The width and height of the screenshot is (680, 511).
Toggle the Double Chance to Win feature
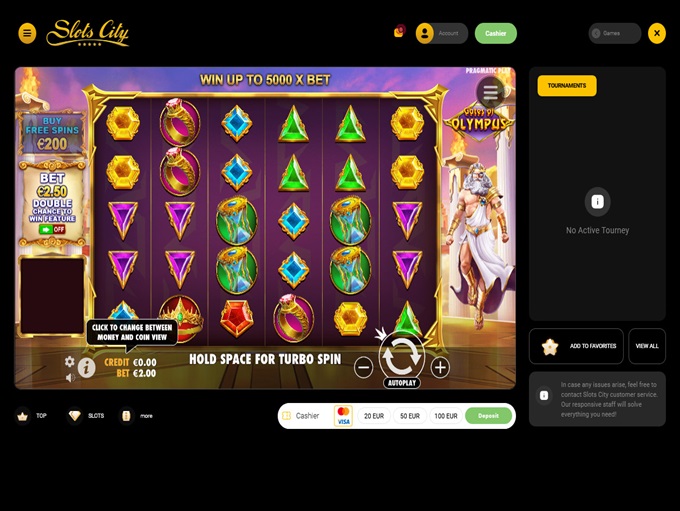click(52, 229)
